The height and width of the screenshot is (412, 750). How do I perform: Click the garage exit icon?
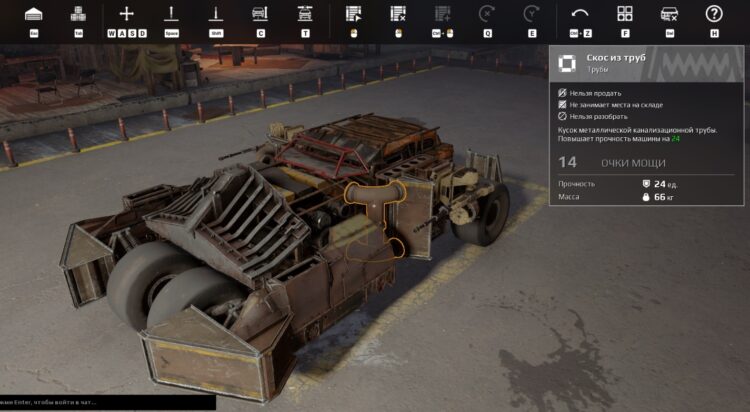[33, 14]
